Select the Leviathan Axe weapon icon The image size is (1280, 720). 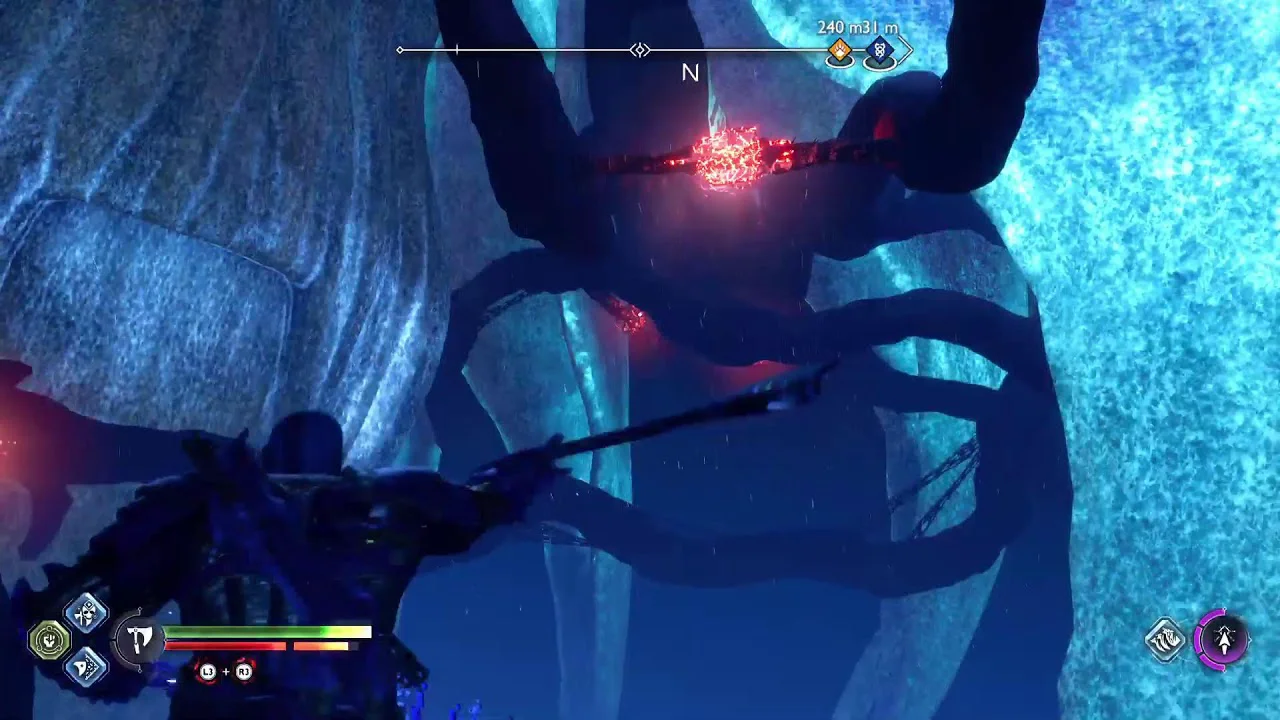pos(140,638)
